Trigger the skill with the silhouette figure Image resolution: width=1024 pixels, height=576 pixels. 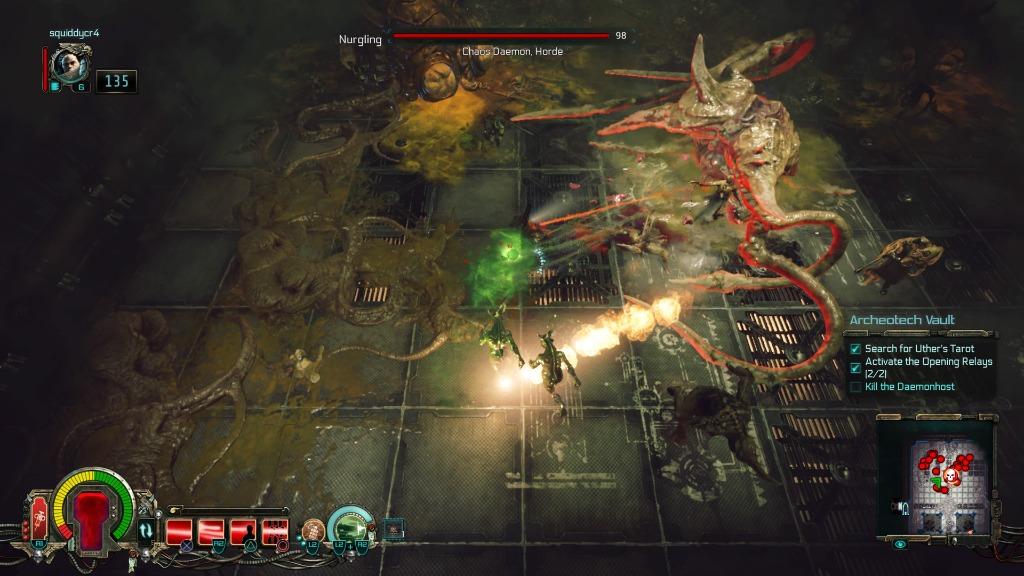(x=243, y=532)
